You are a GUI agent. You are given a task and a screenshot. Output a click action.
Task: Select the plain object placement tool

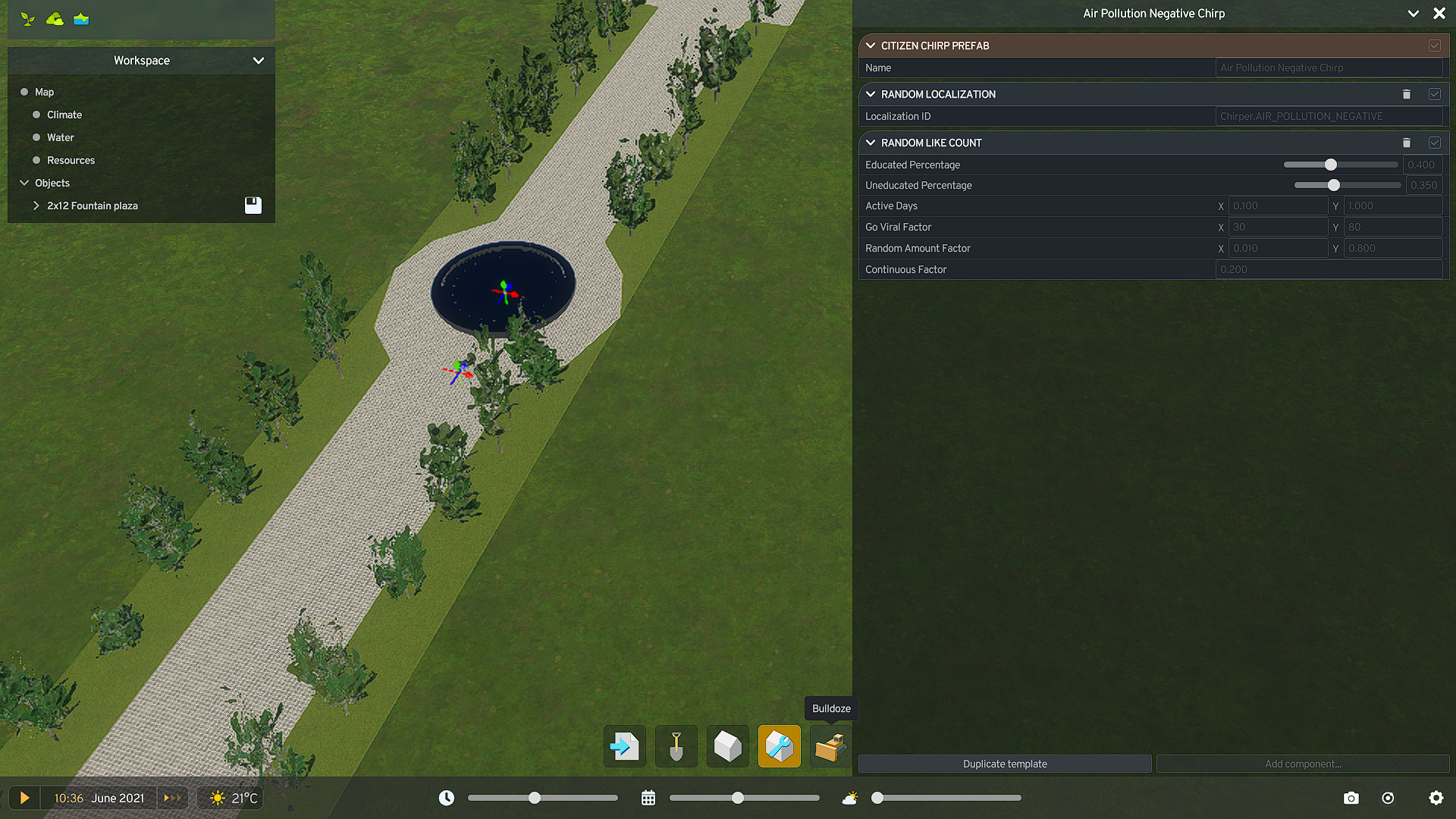point(727,746)
